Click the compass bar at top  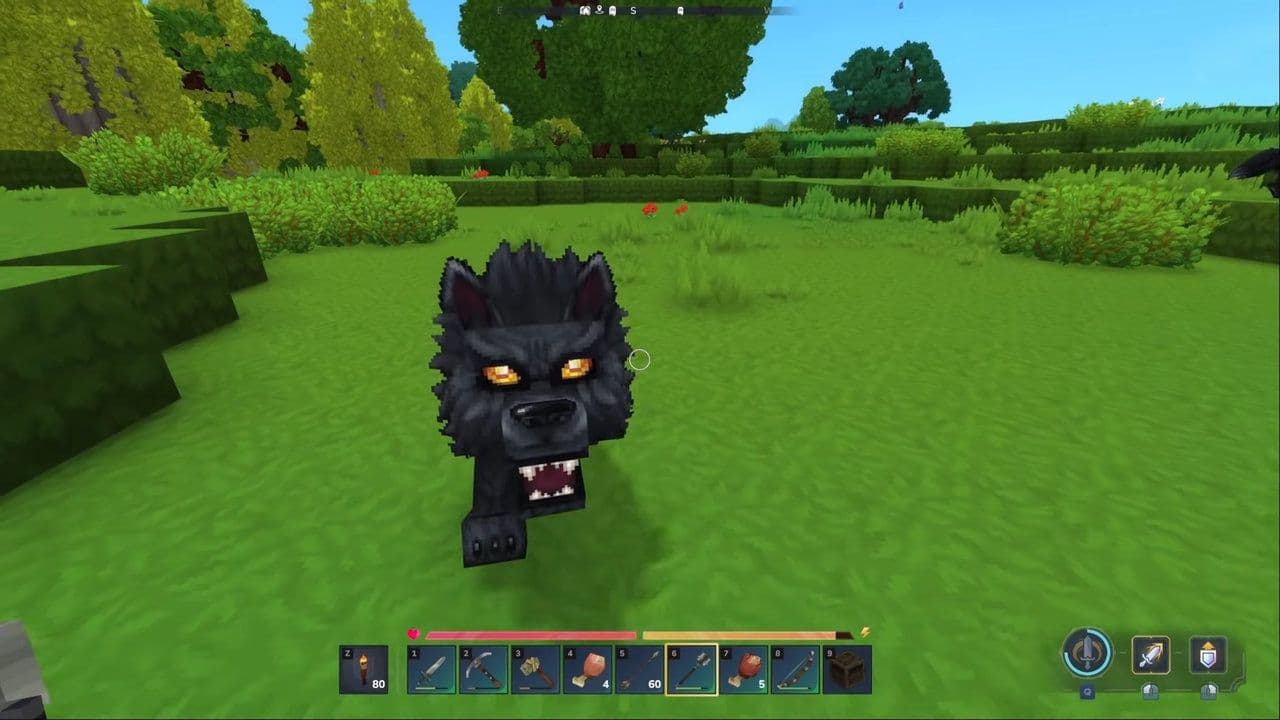pyautogui.click(x=640, y=11)
